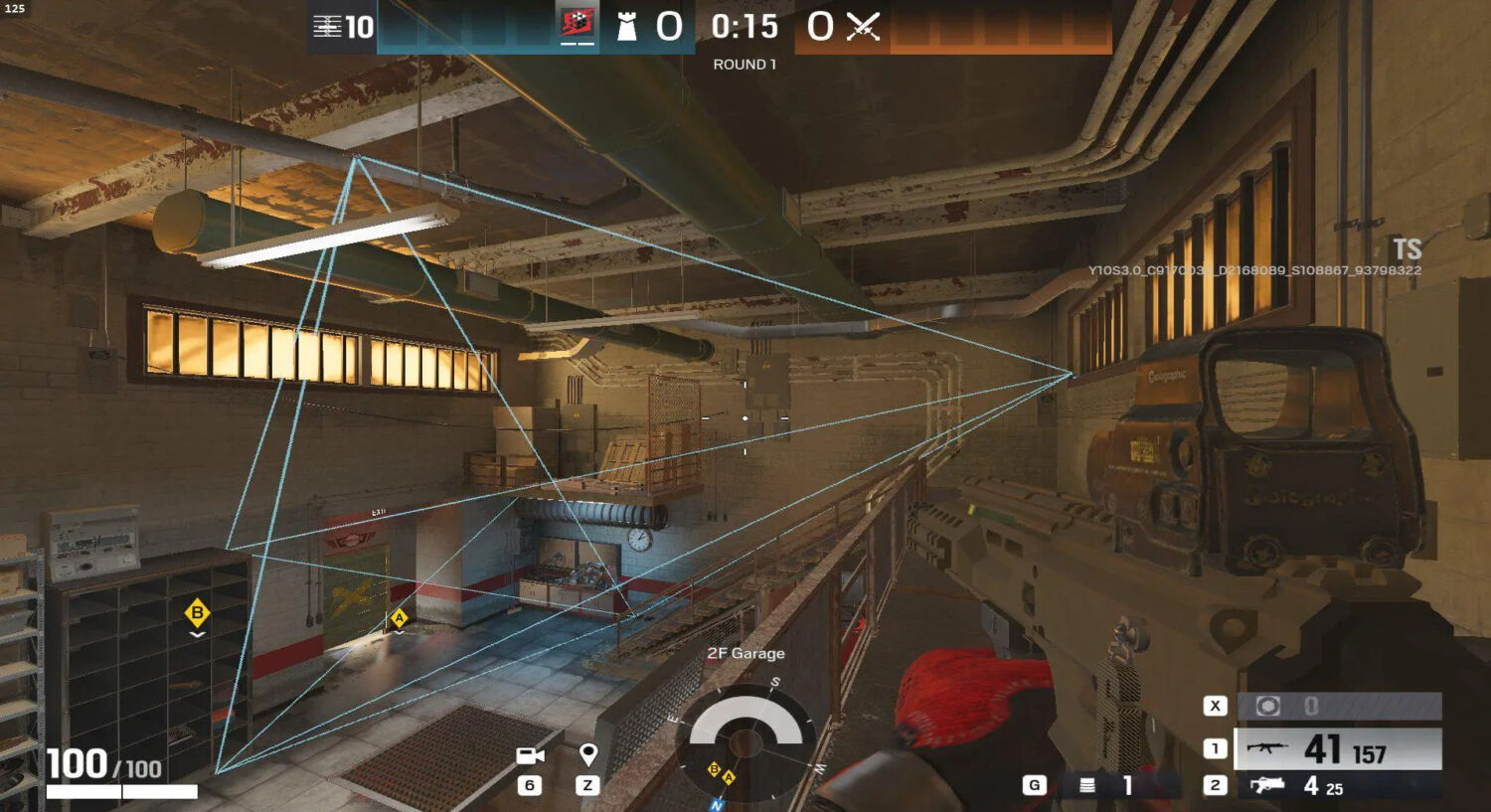Switch to the secondary pistol slot
Viewport: 1491px width, 812px height.
[1337, 786]
